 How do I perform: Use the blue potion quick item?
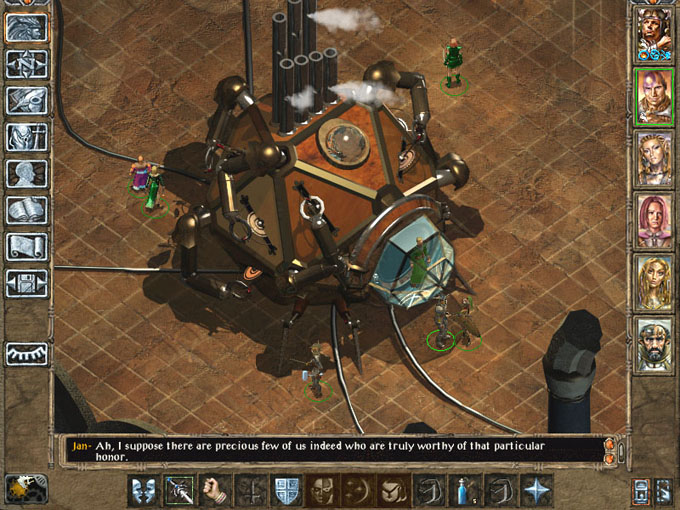pos(466,490)
